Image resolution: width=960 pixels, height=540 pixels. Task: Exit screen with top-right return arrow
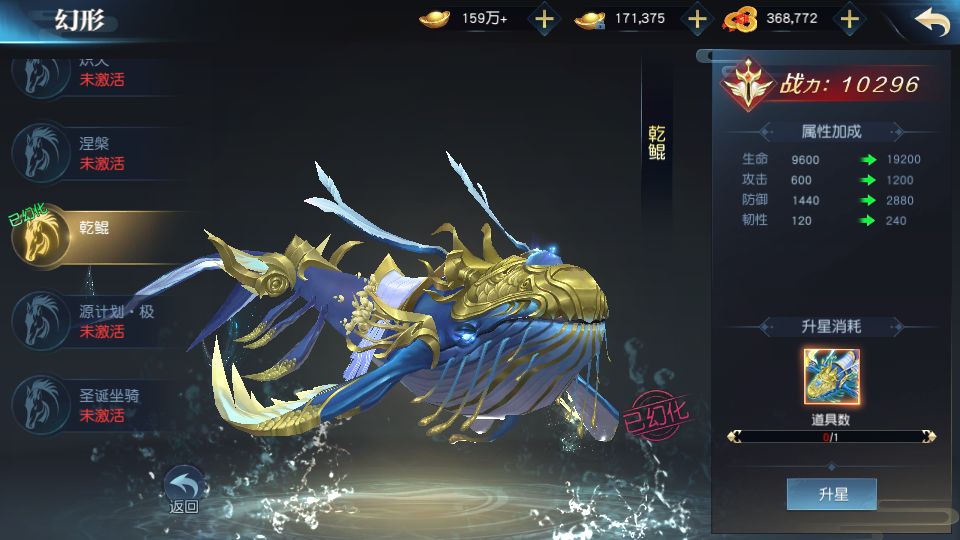[x=931, y=21]
